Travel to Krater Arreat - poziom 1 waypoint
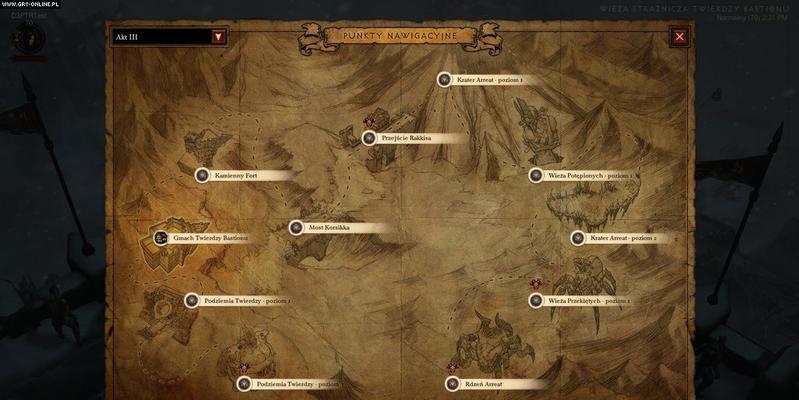The width and height of the screenshot is (799, 400). [446, 79]
